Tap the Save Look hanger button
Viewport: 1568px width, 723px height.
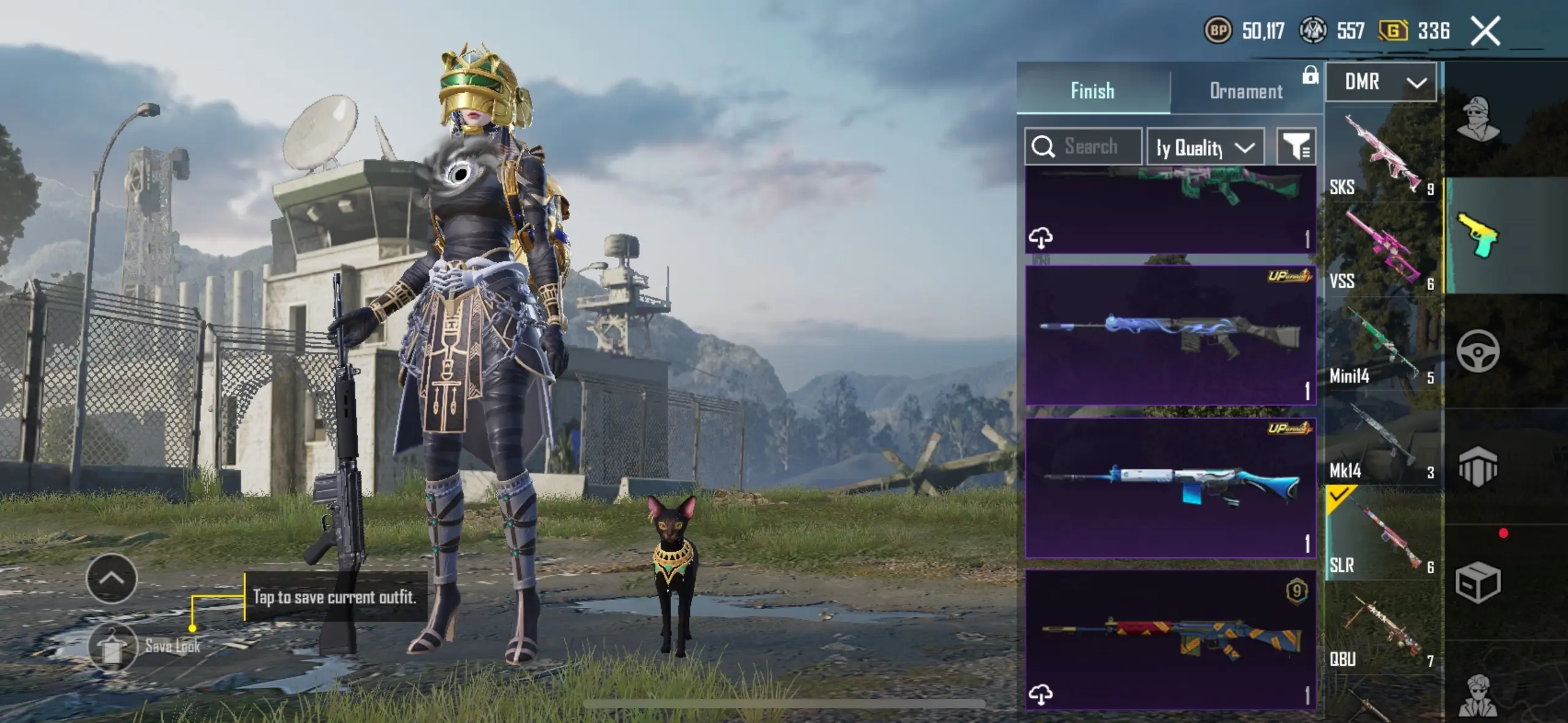pyautogui.click(x=112, y=647)
